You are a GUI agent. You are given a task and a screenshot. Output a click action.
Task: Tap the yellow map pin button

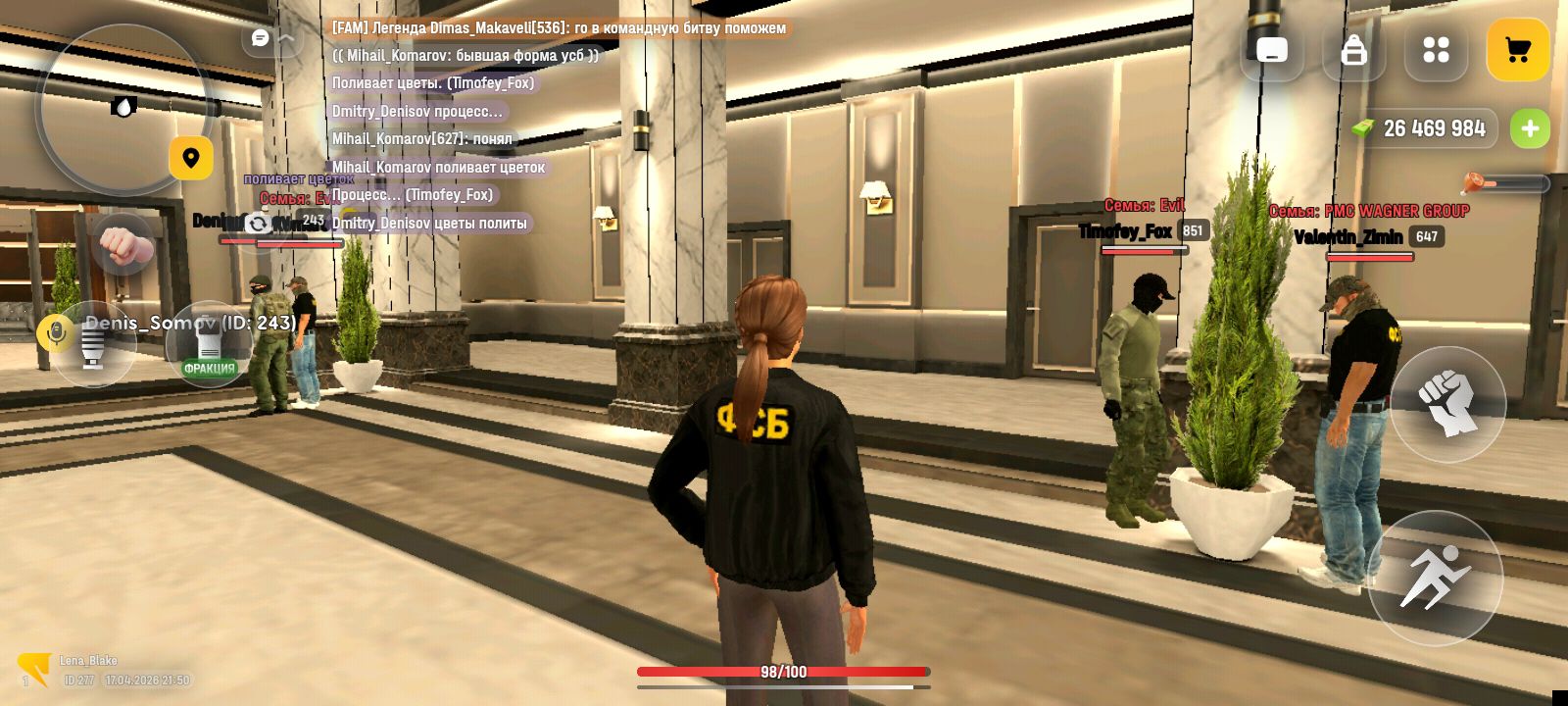coord(191,158)
